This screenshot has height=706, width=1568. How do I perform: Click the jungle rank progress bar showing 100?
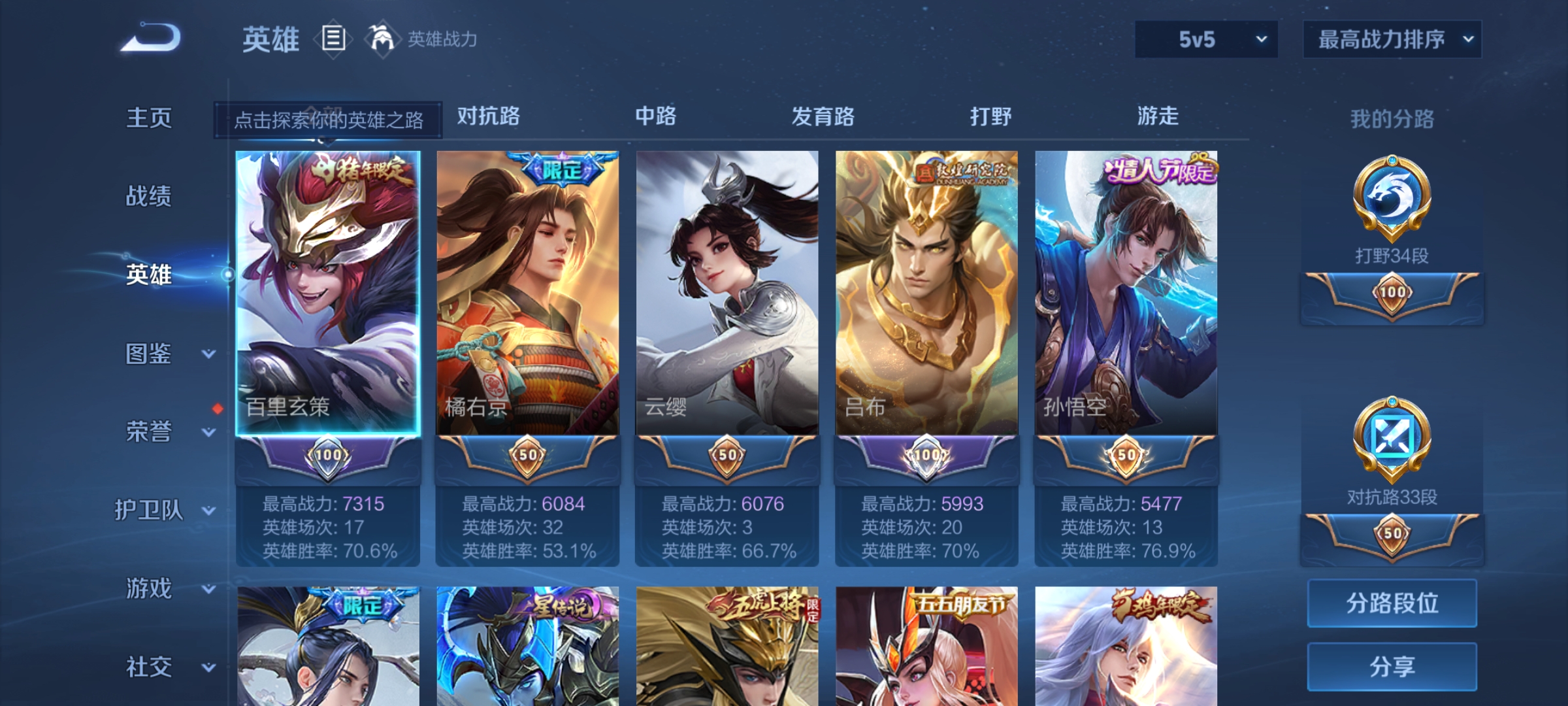point(1390,294)
